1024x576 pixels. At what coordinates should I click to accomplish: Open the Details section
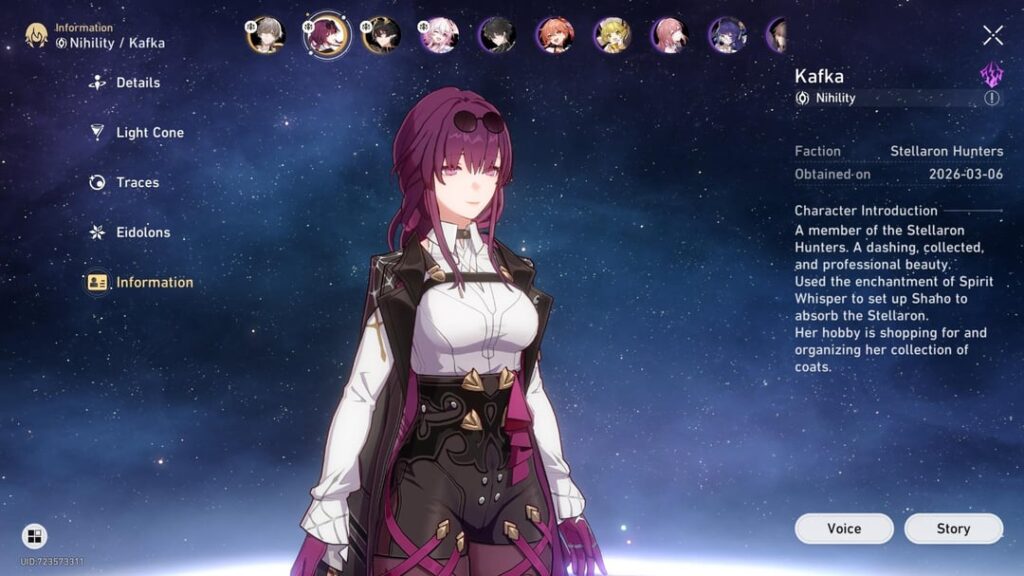click(x=137, y=83)
